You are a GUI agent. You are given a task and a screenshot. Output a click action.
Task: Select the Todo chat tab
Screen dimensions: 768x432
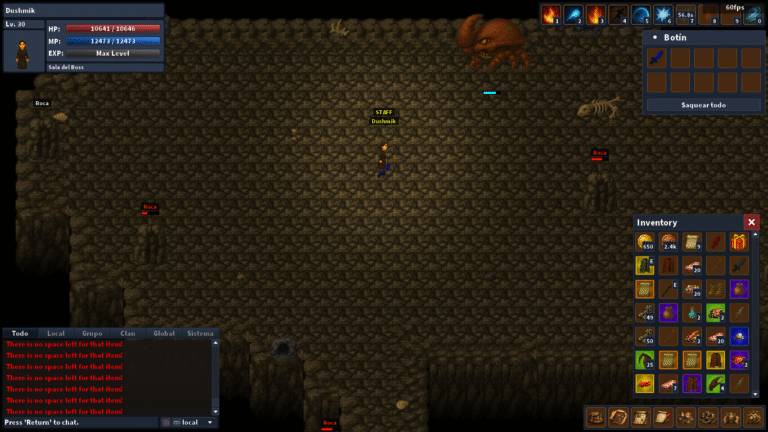point(20,333)
